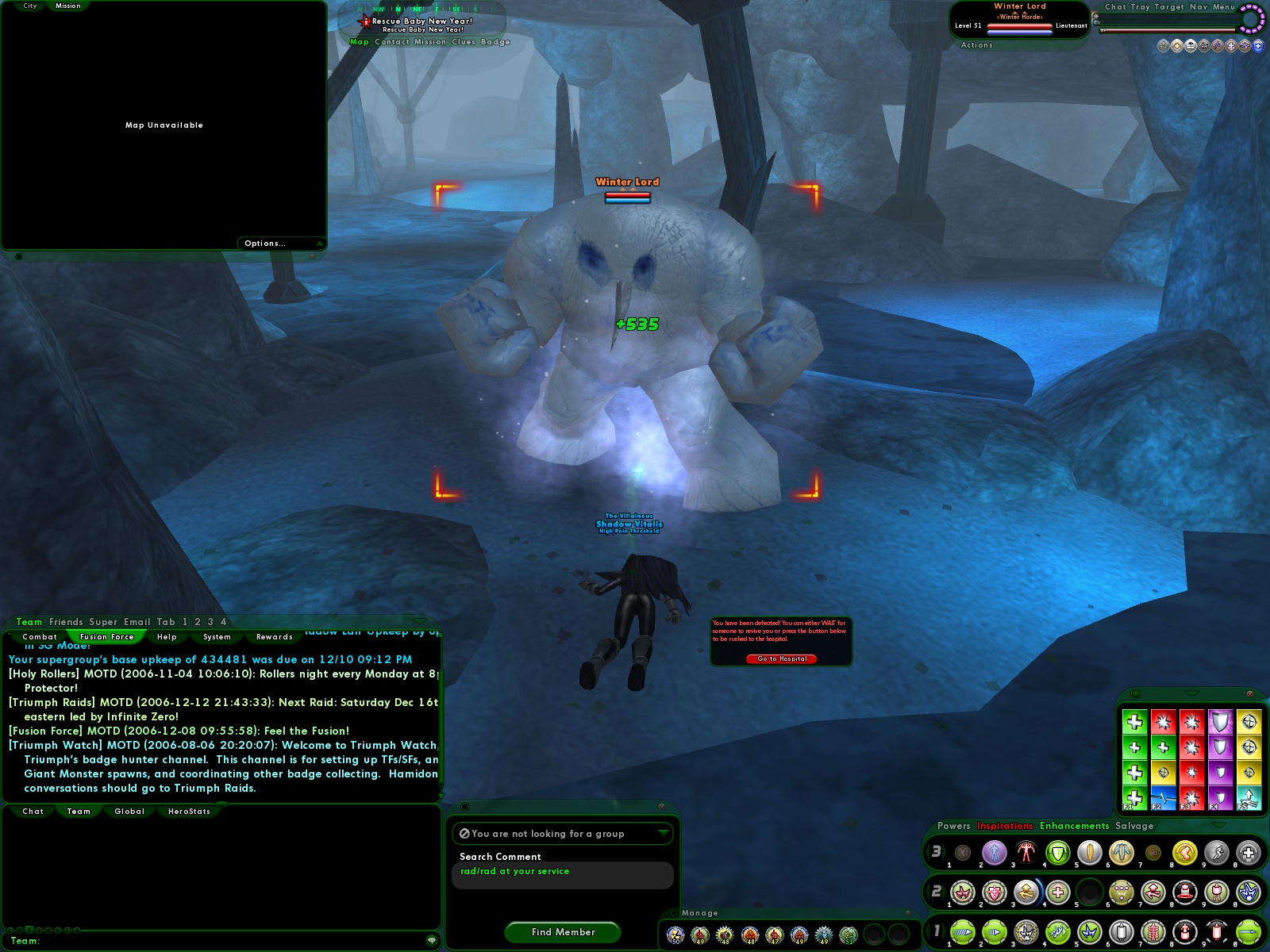Click the Go to Hospital button
The image size is (1270, 952).
(780, 658)
